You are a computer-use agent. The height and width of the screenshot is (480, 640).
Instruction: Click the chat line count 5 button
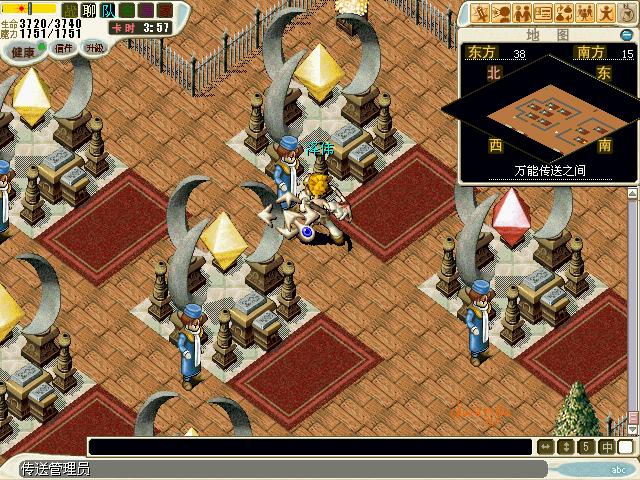coord(586,447)
